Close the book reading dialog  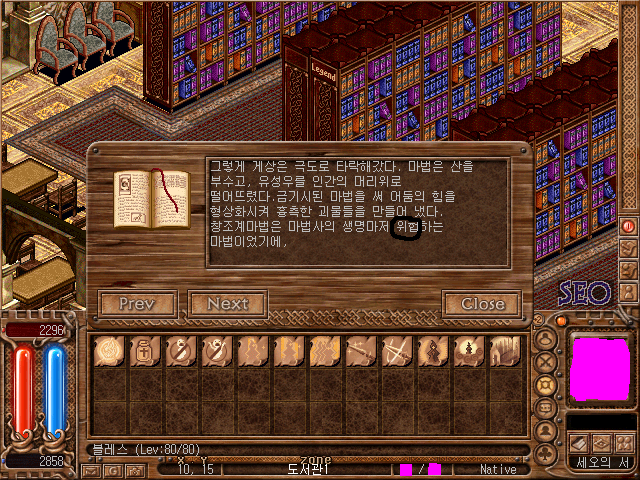482,304
